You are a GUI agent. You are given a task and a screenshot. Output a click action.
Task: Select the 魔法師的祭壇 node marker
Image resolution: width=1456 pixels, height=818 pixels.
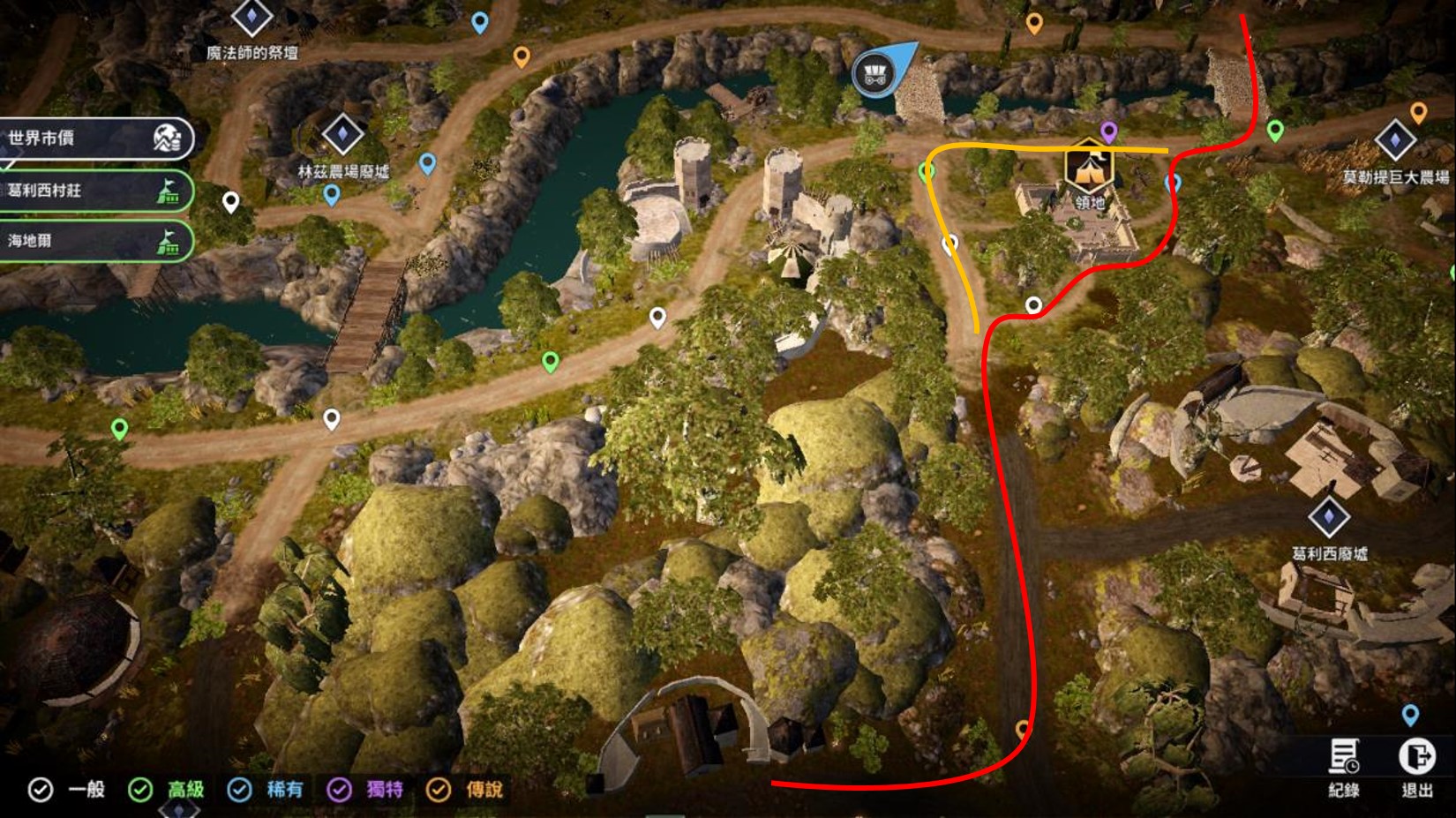coord(251,18)
